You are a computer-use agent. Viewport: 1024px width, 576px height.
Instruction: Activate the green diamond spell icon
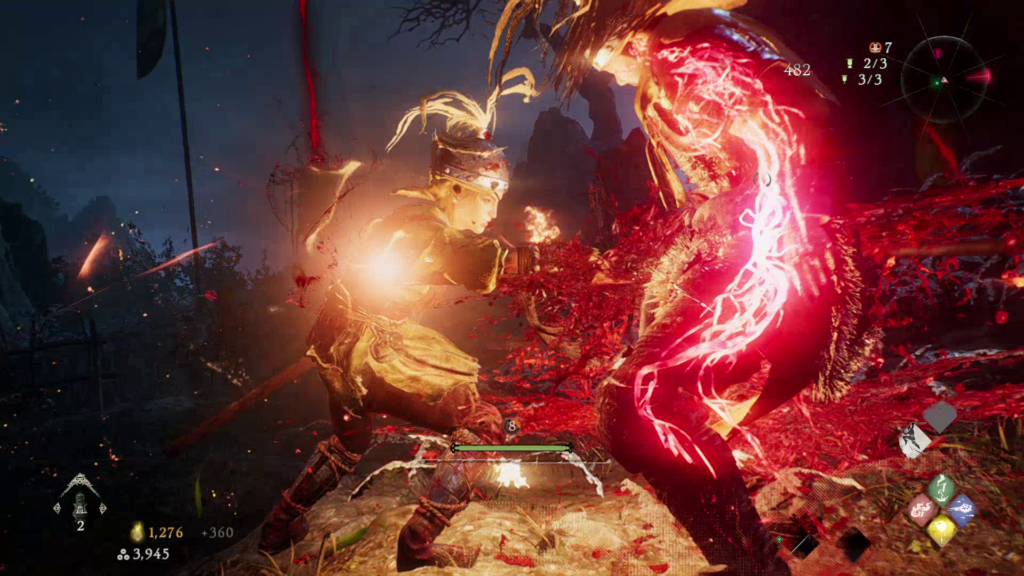coord(941,488)
